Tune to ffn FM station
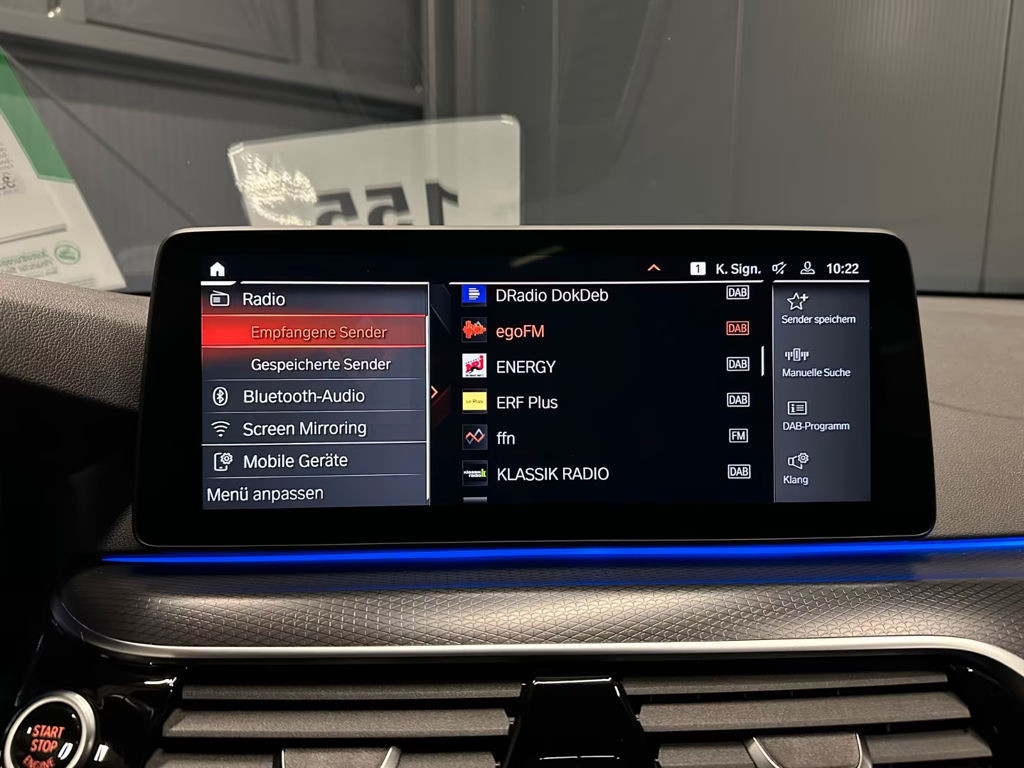This screenshot has width=1024, height=768. click(x=506, y=438)
